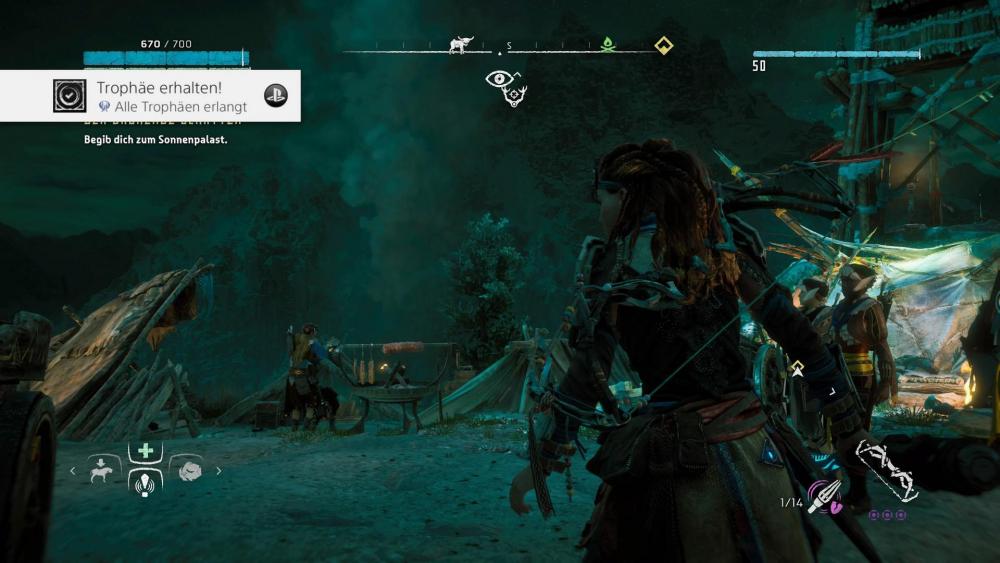Click the yellow quest waypoint marker in the scene
Screen dimensions: 1000x563
[797, 369]
